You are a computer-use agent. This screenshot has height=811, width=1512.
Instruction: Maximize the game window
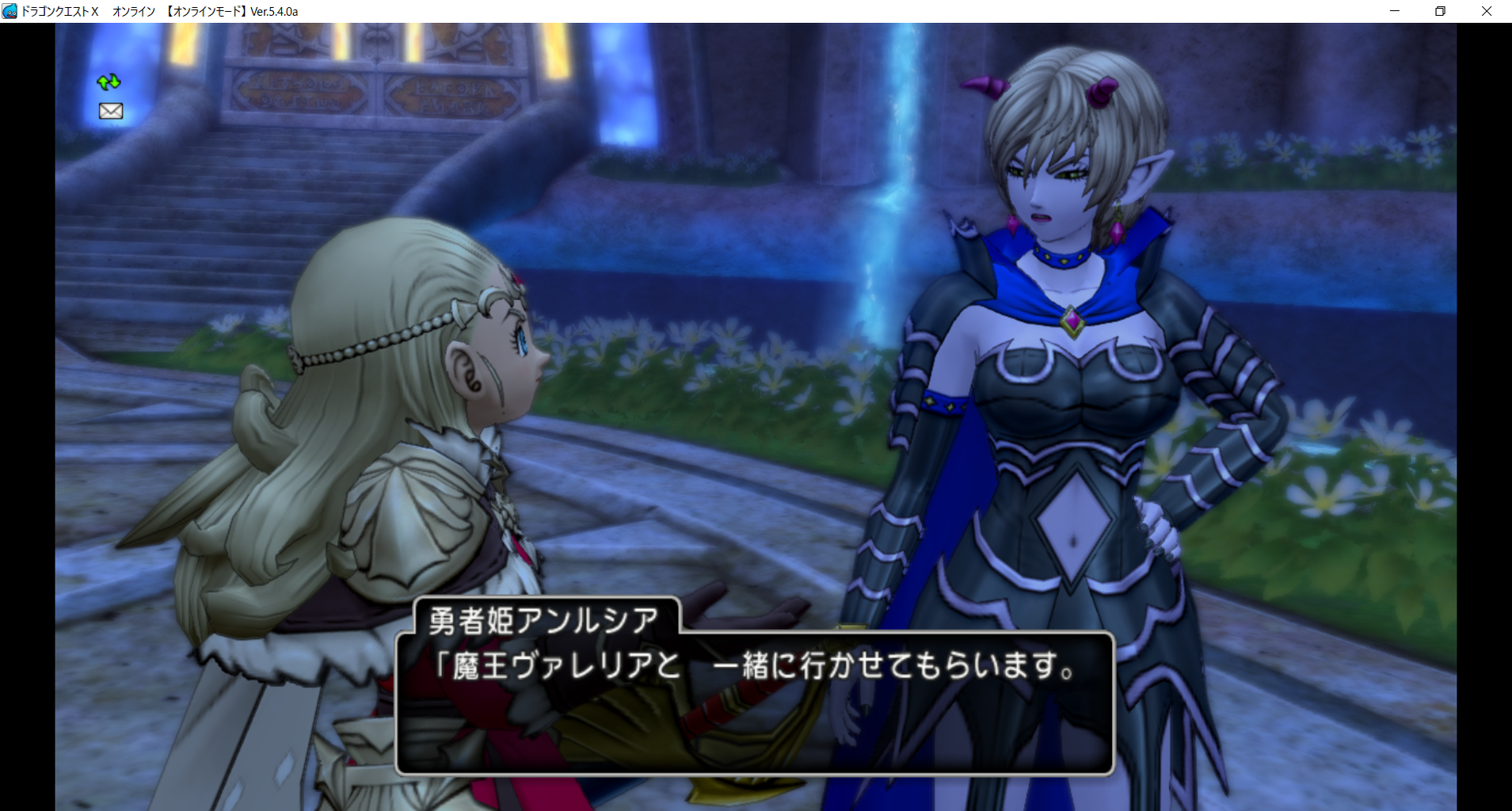point(1441,11)
